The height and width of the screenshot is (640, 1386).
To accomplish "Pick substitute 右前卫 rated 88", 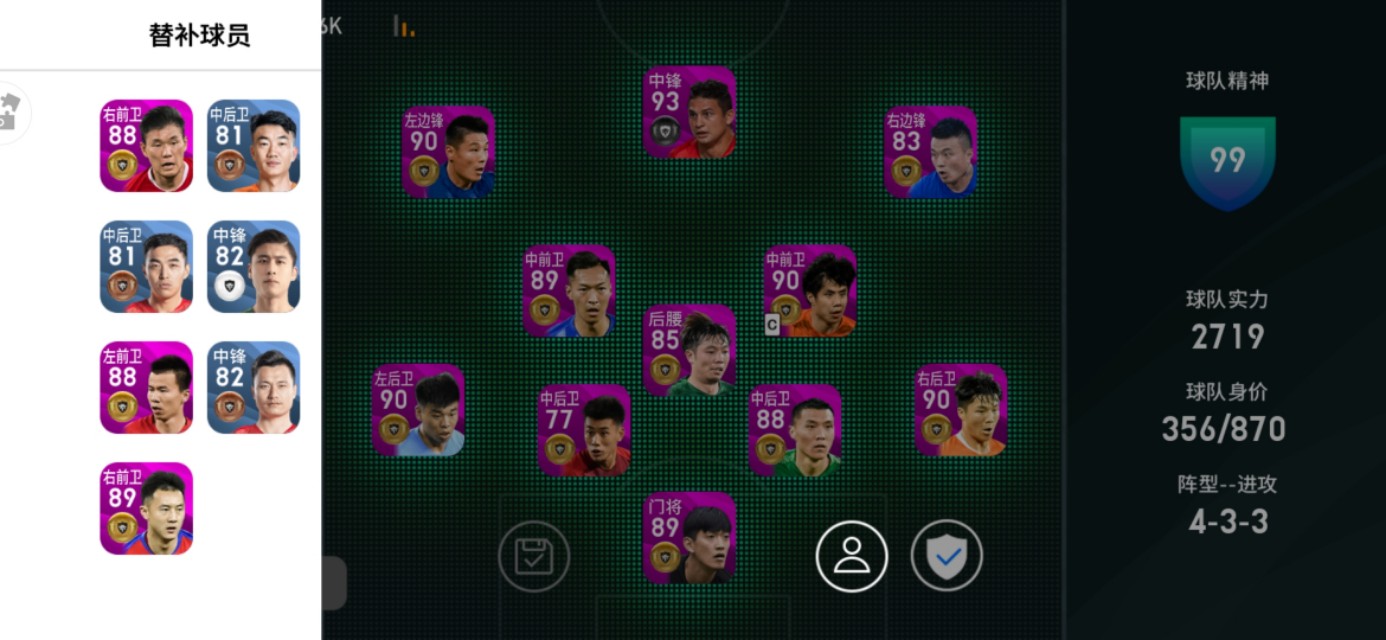I will point(146,146).
